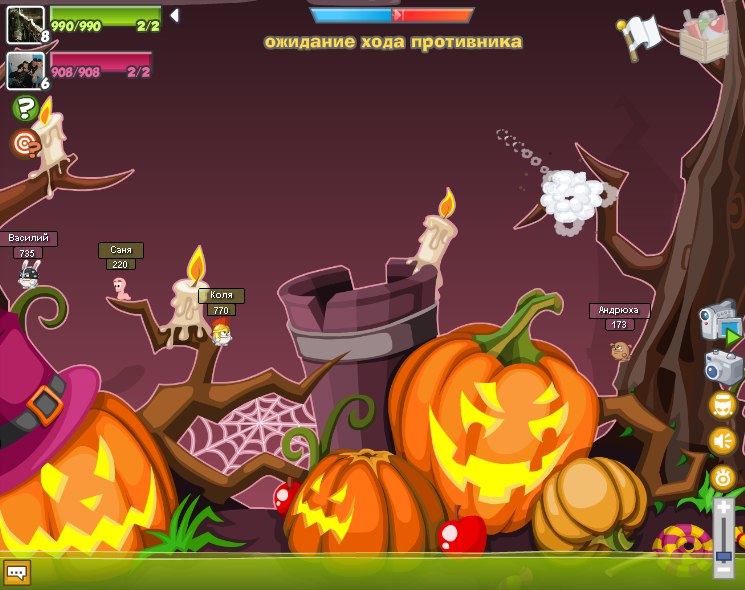Open the chat speech bubble
The width and height of the screenshot is (745, 590).
(17, 572)
